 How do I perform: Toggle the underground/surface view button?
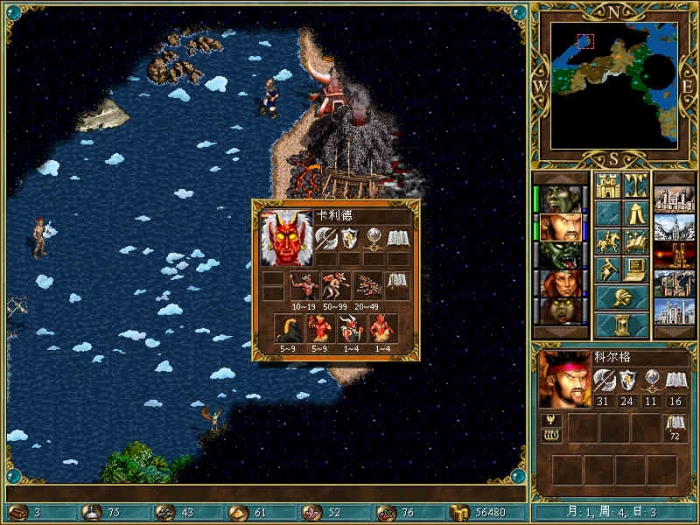point(636,185)
